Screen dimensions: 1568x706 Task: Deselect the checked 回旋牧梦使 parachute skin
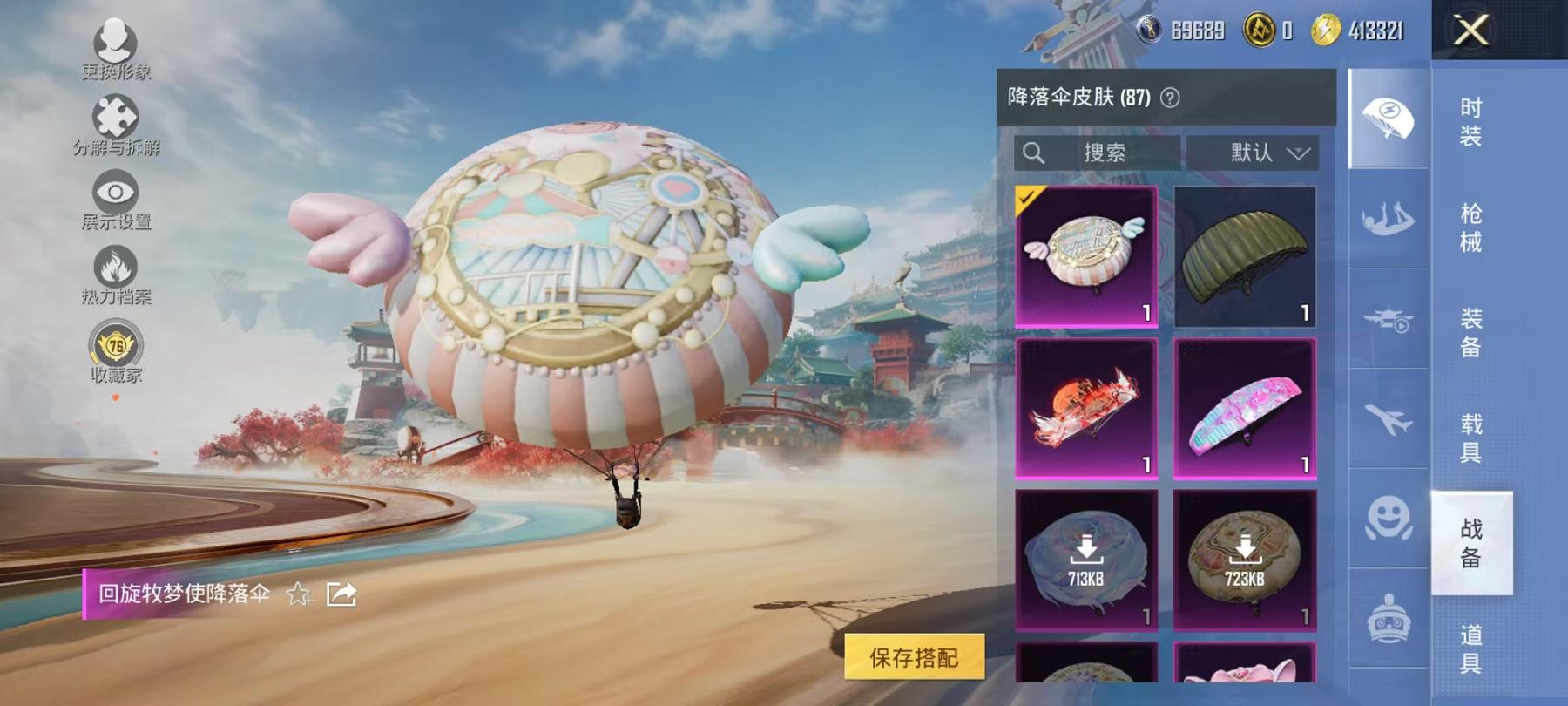[x=1086, y=253]
